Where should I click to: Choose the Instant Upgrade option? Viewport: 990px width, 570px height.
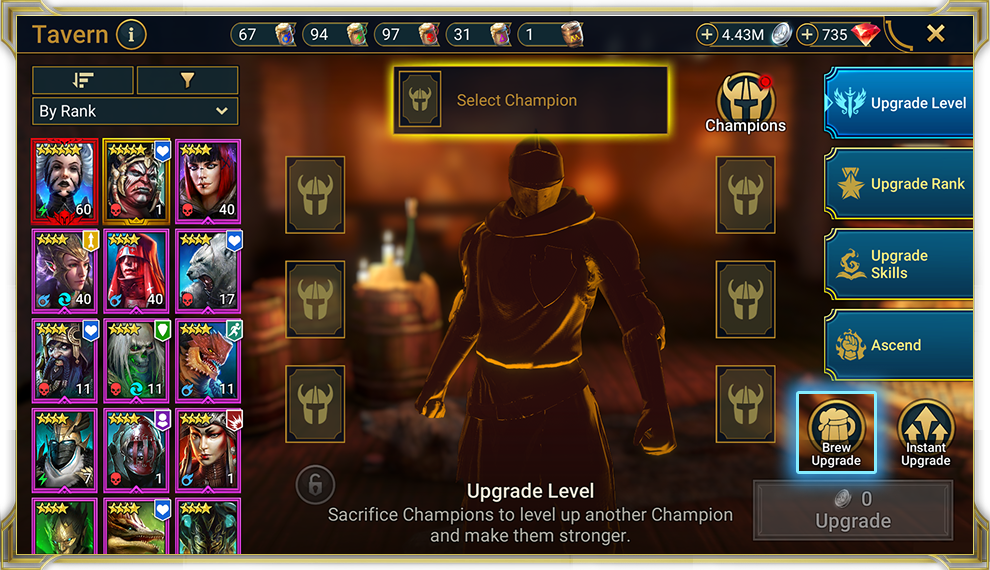tap(925, 432)
